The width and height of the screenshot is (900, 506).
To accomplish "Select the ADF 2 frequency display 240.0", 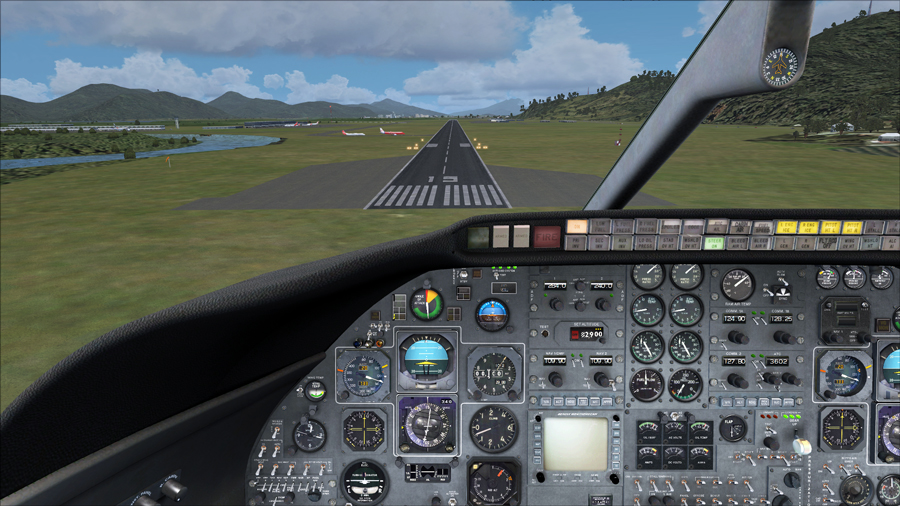I will [601, 286].
